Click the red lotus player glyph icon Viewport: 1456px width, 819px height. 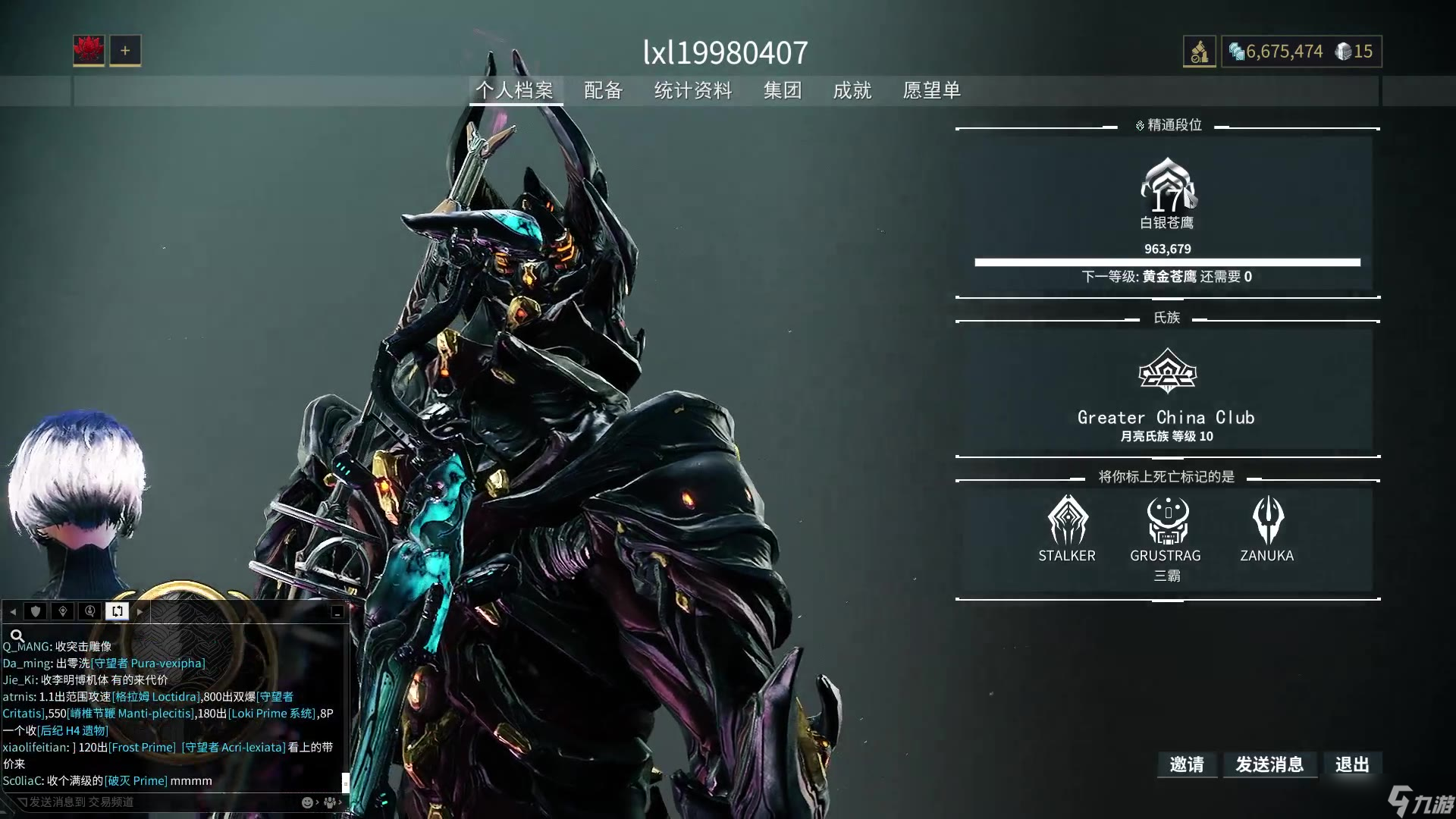click(x=89, y=51)
